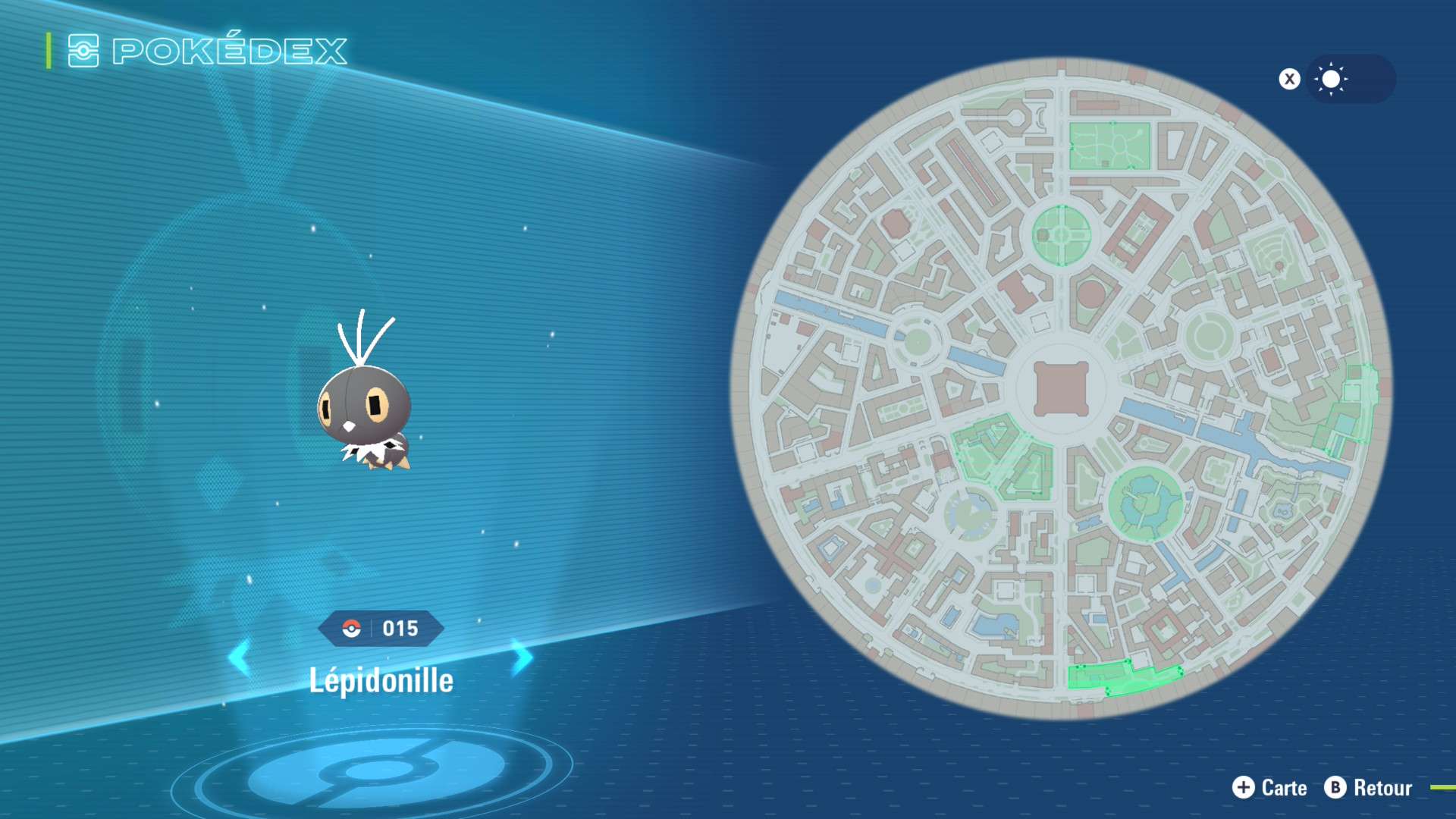The image size is (1456, 819).
Task: Click the 015 Pokédex number badge
Action: (x=381, y=629)
